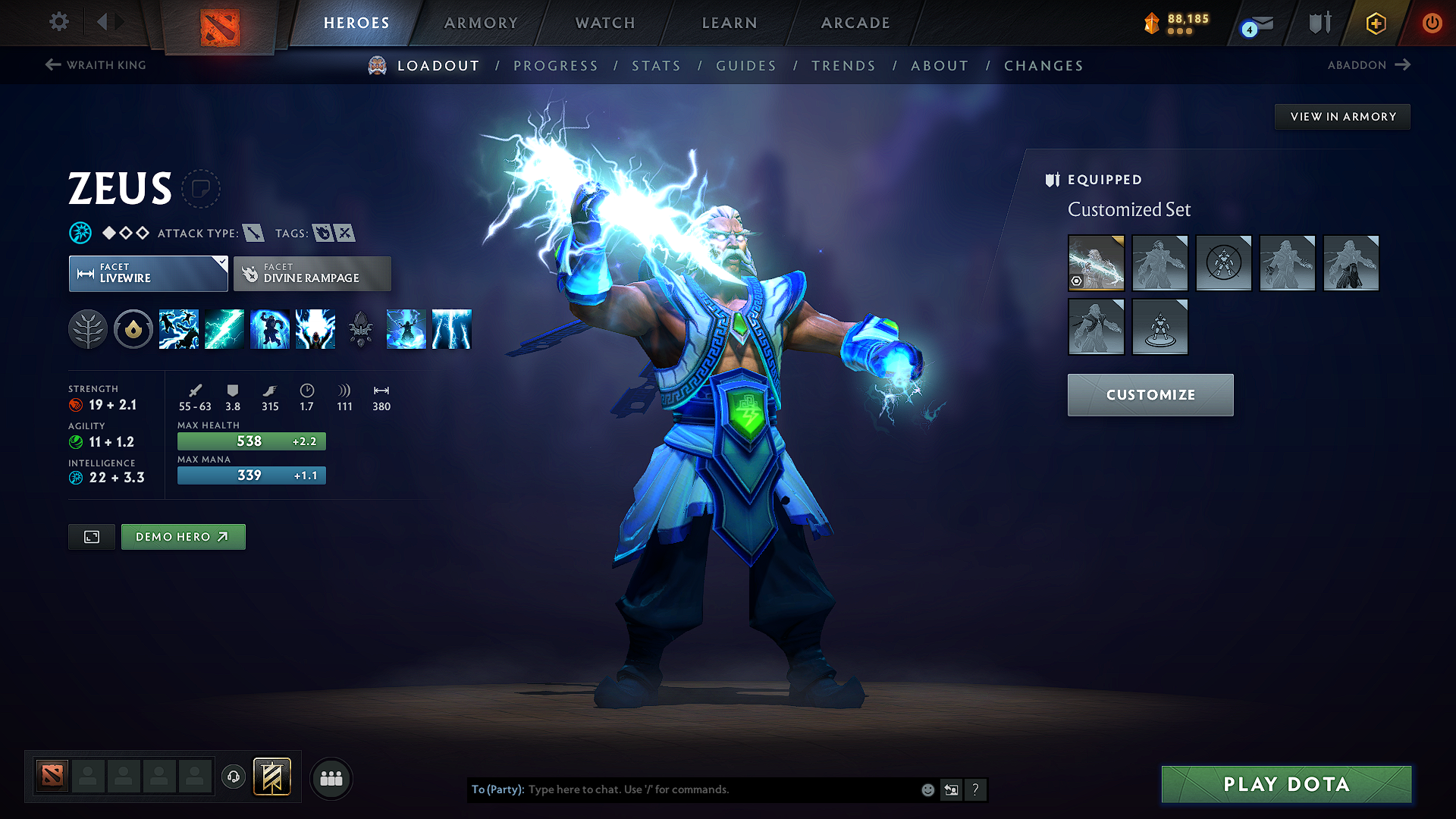The image size is (1456, 819).
Task: Open the ARMORY menu
Action: tap(480, 23)
